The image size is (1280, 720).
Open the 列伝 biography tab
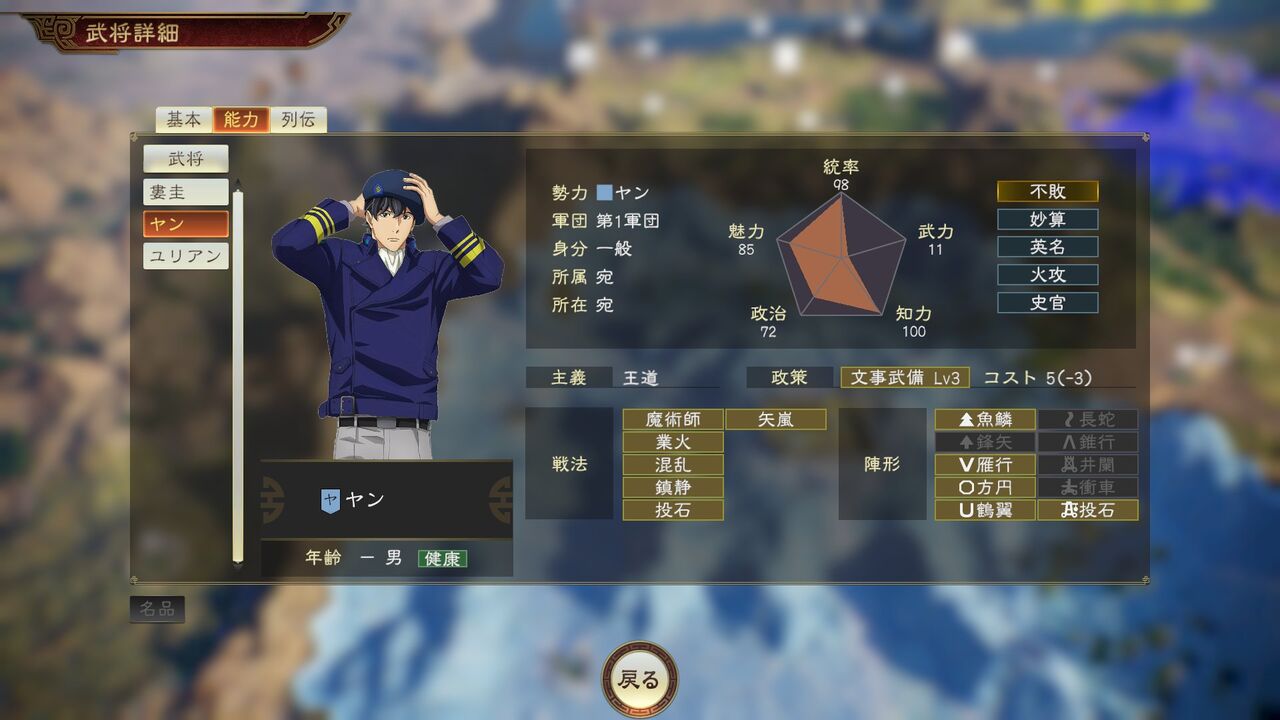coord(298,119)
